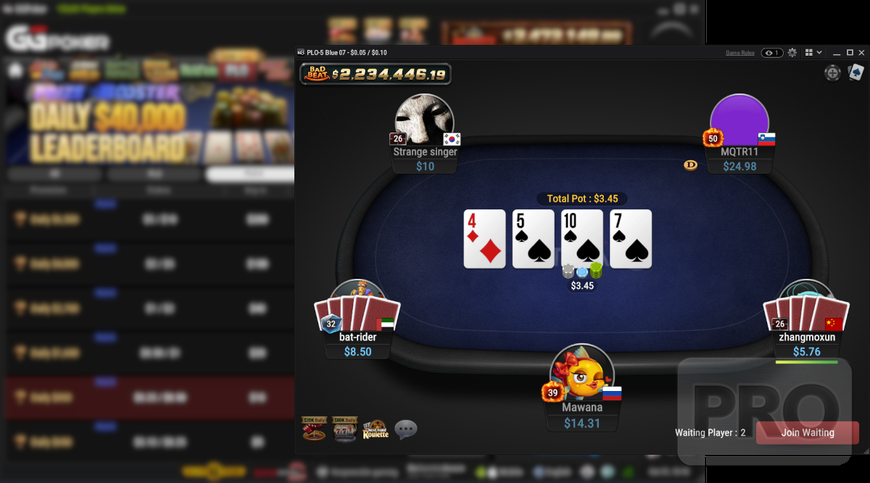
Task: Join the waiting list for this table
Action: pyautogui.click(x=807, y=432)
